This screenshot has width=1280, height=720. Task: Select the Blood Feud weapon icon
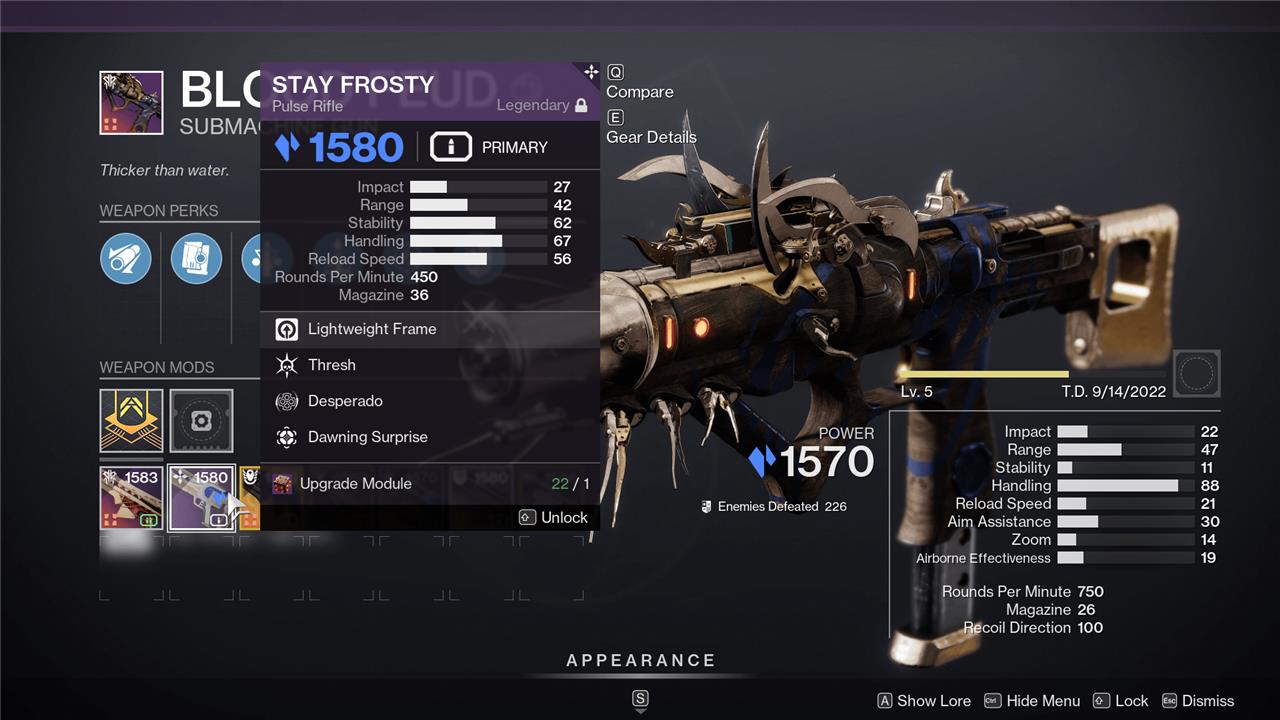[131, 102]
